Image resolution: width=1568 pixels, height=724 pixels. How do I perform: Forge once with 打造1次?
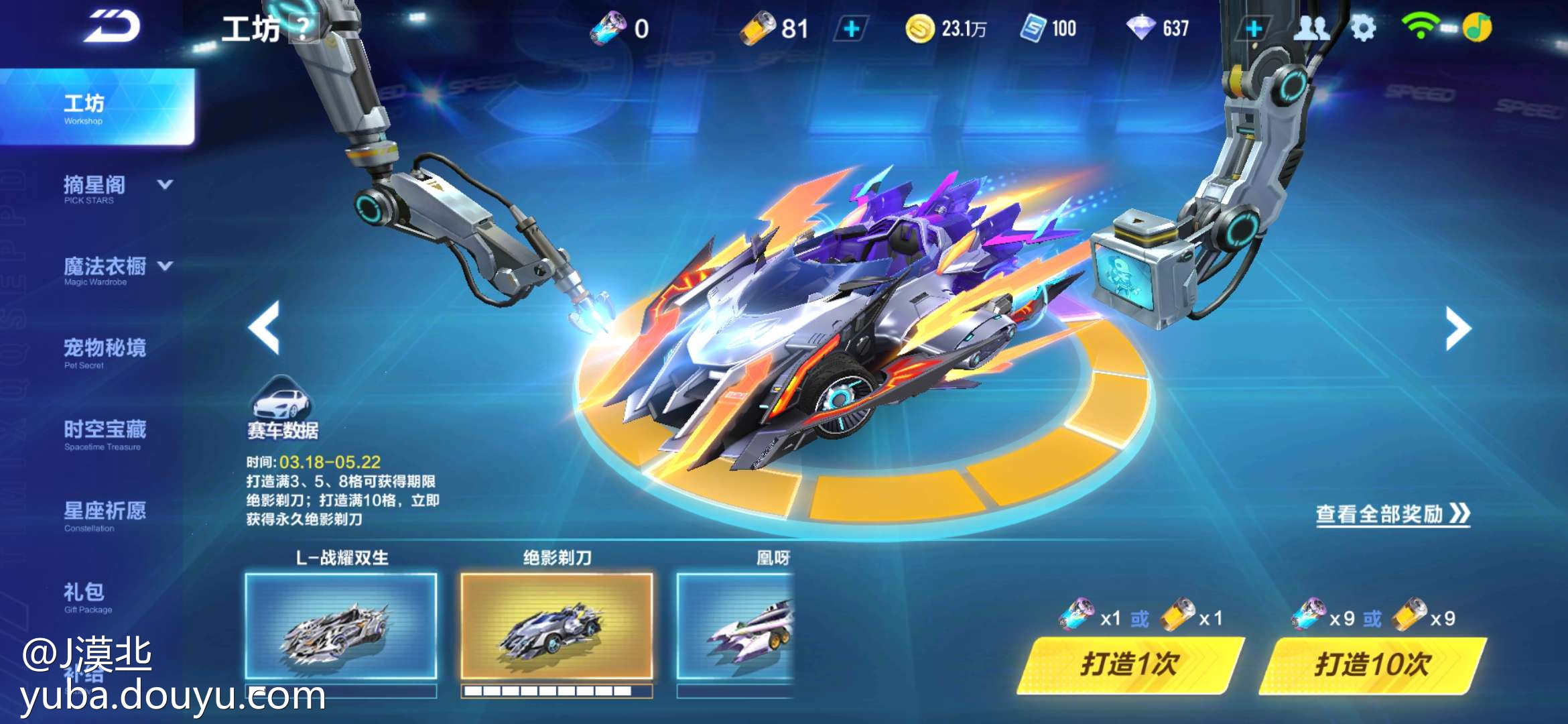coord(1130,665)
